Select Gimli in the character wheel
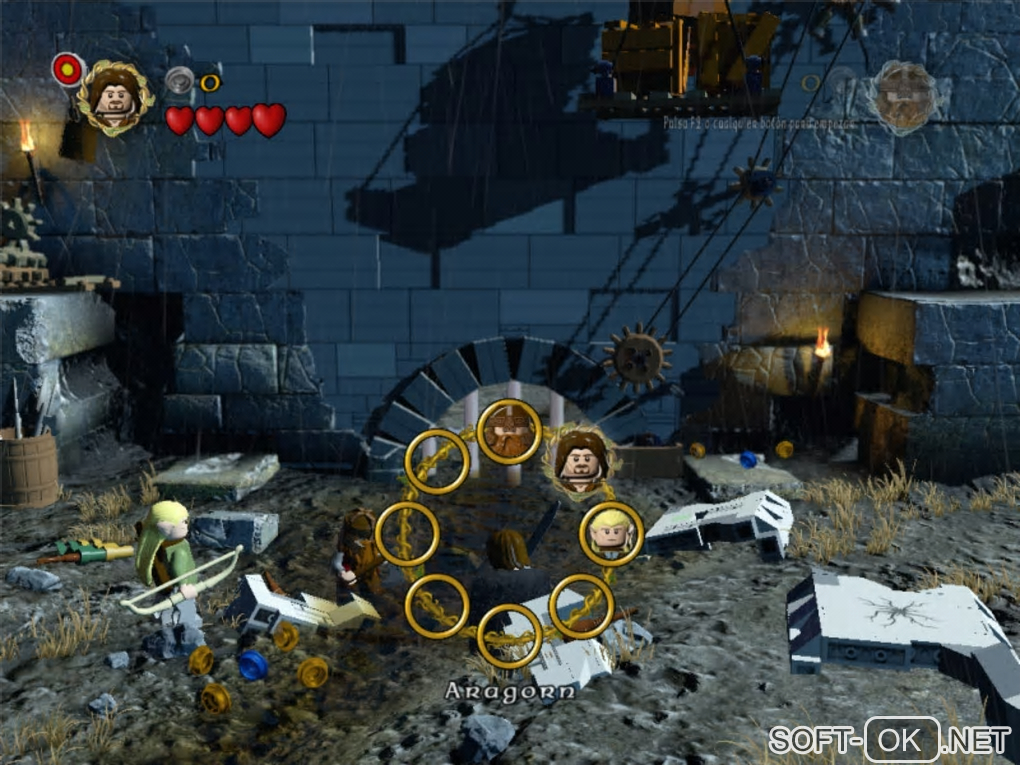1020x765 pixels. coord(509,432)
